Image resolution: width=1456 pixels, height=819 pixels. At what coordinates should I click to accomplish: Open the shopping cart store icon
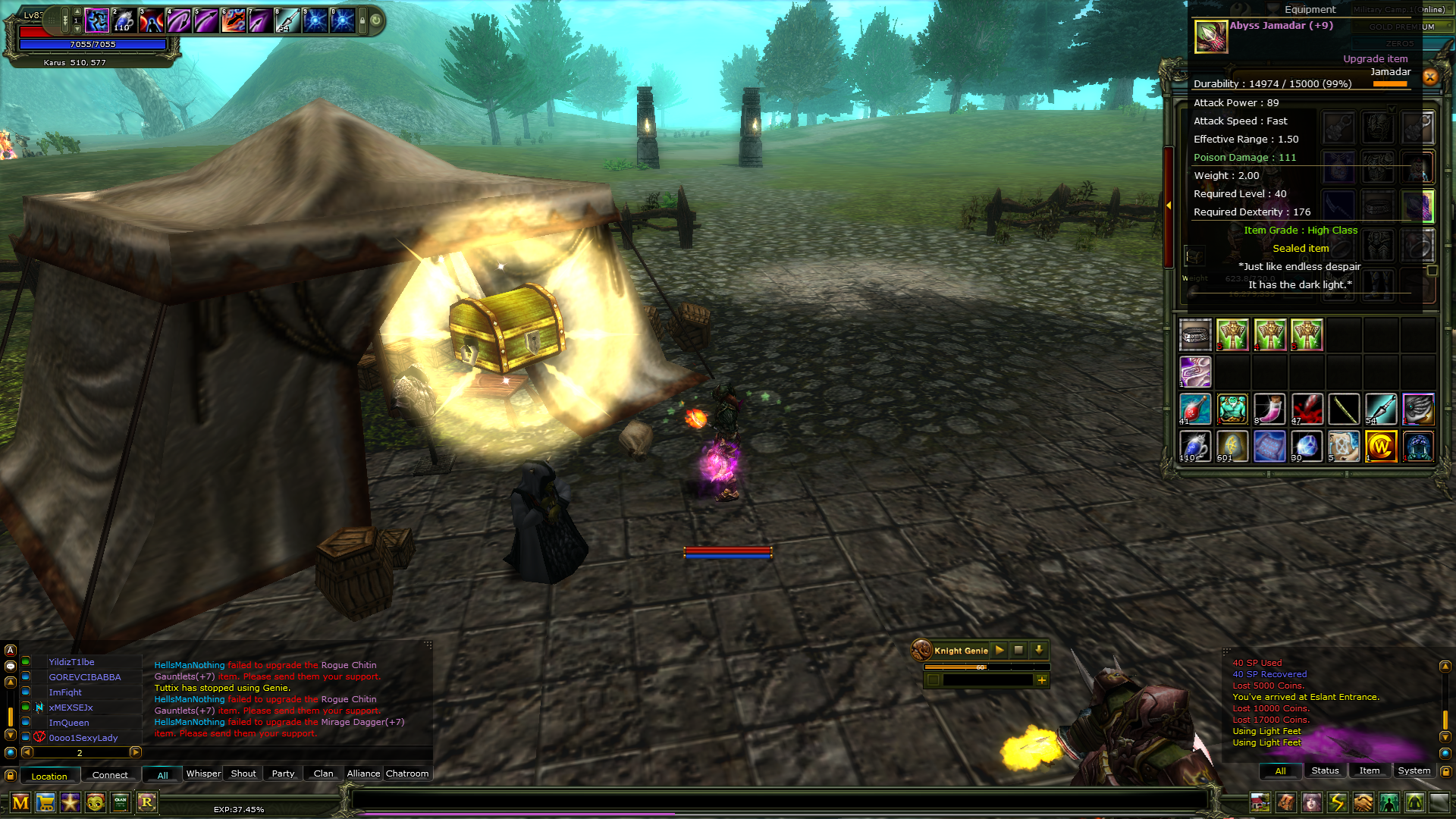tap(45, 802)
